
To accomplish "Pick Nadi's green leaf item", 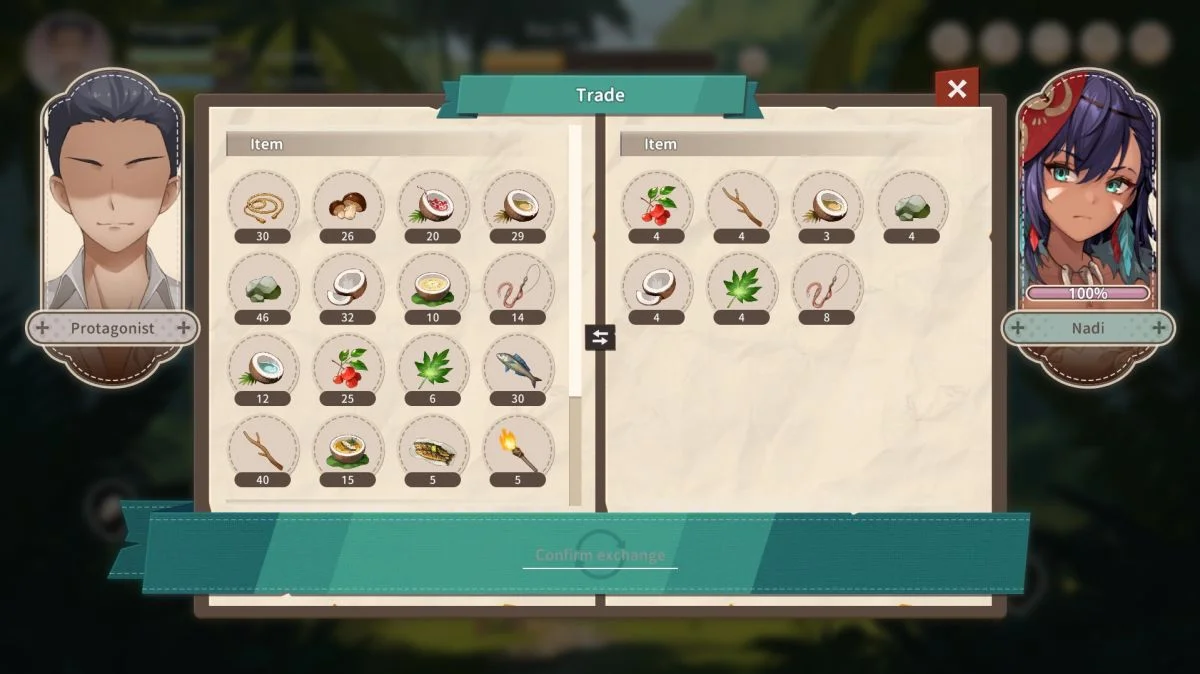I will 741,286.
